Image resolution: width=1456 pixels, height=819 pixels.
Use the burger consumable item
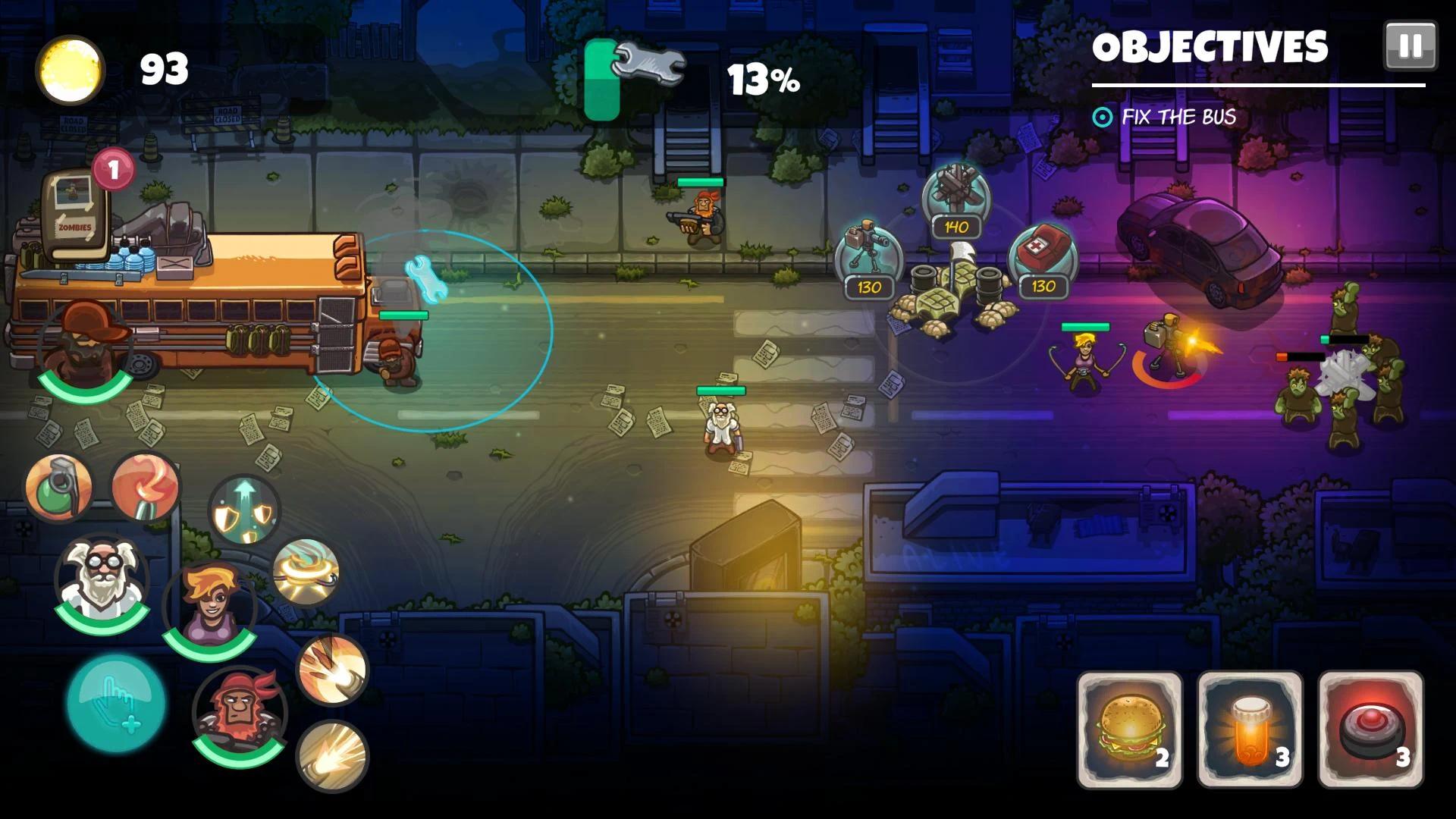[x=1129, y=729]
